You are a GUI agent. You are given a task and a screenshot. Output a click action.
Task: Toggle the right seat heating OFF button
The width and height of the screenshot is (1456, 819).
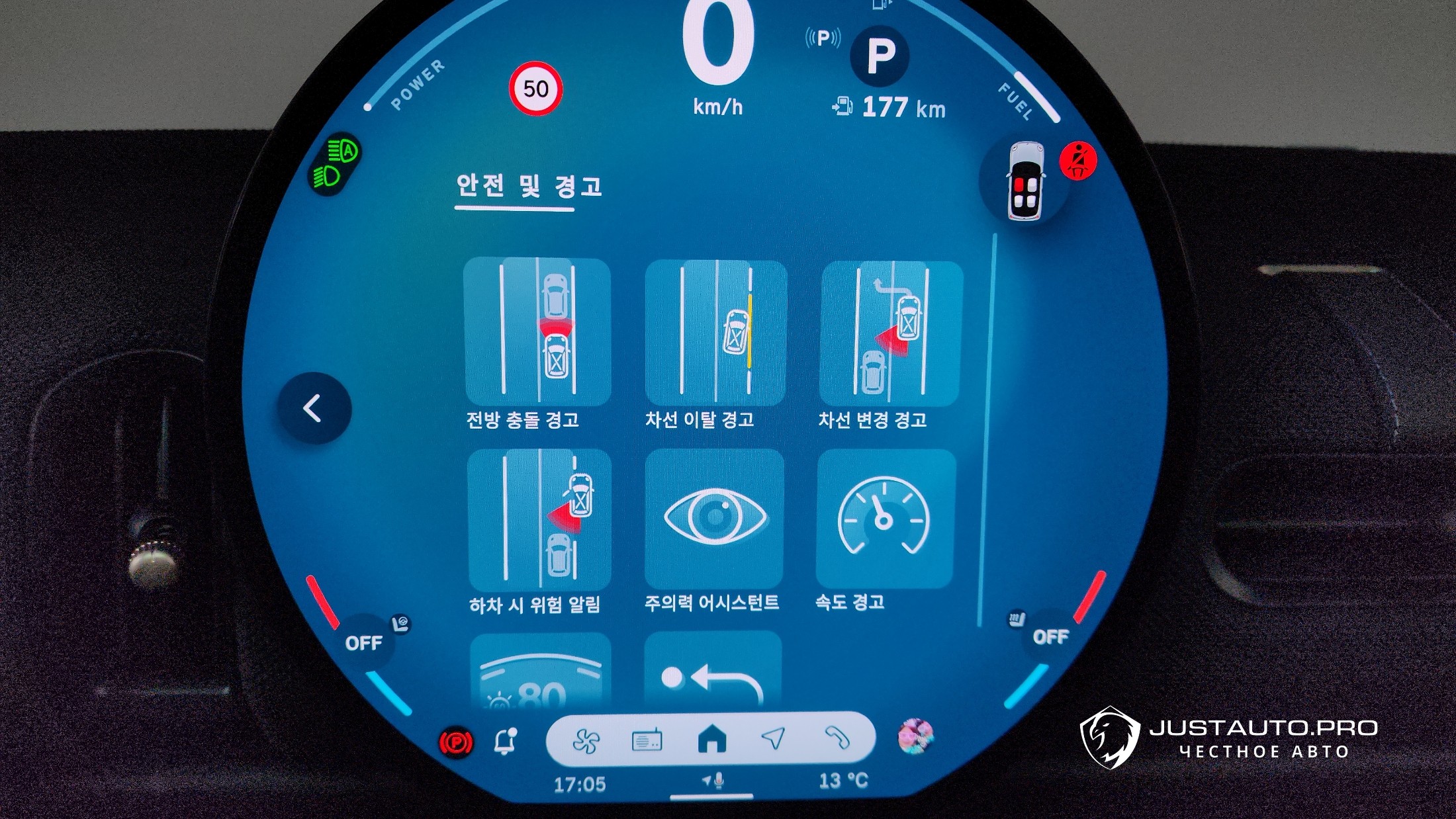(x=1050, y=636)
